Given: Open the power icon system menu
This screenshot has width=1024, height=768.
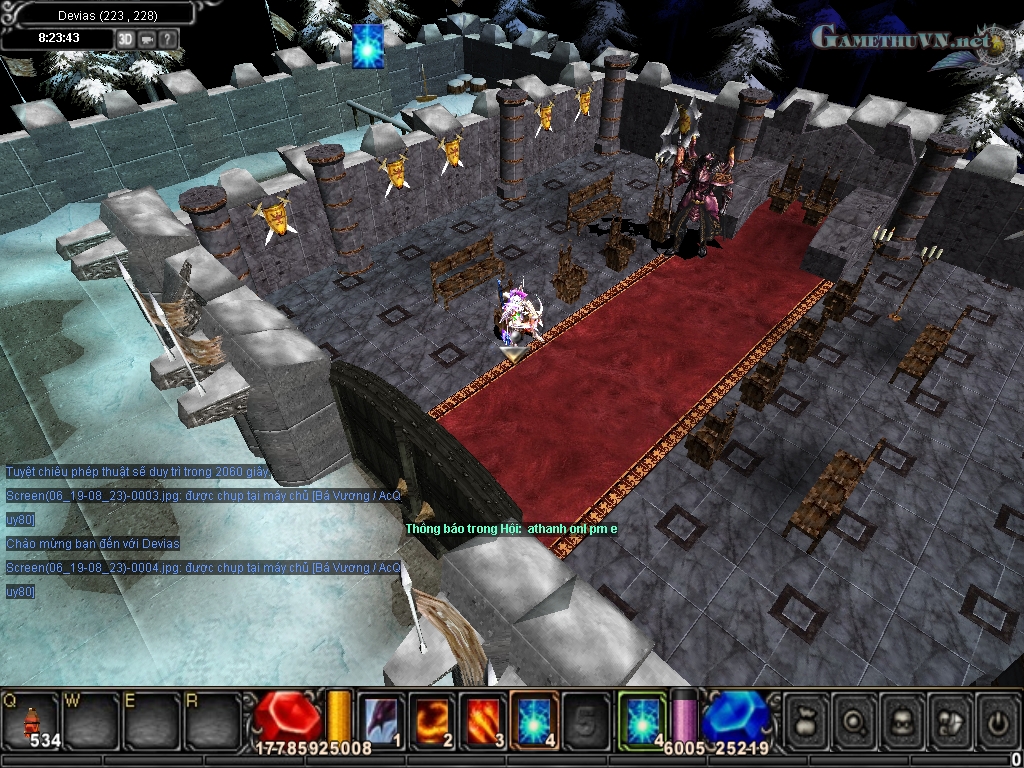Looking at the screenshot, I should (997, 719).
